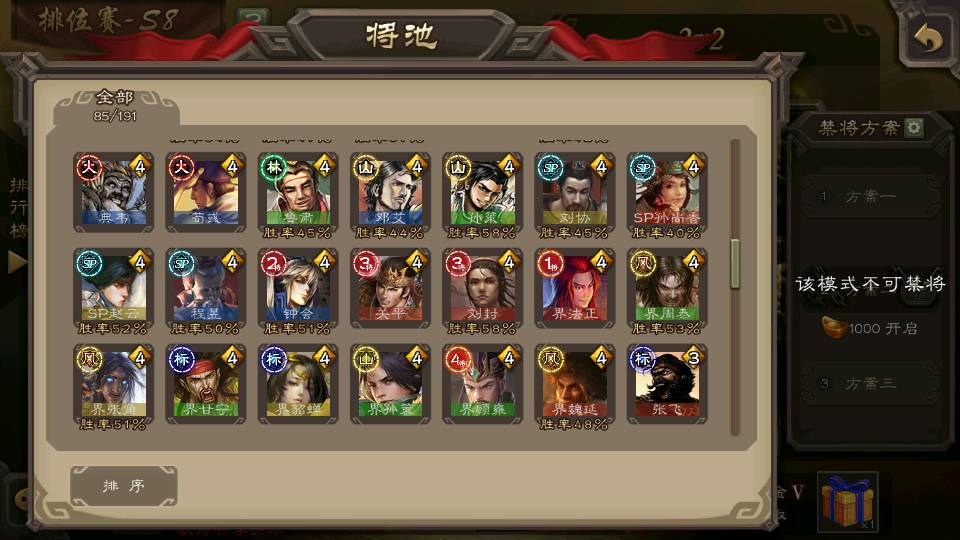The width and height of the screenshot is (960, 540).
Task: Open the 禁将方案 gear settings icon
Action: point(913,128)
